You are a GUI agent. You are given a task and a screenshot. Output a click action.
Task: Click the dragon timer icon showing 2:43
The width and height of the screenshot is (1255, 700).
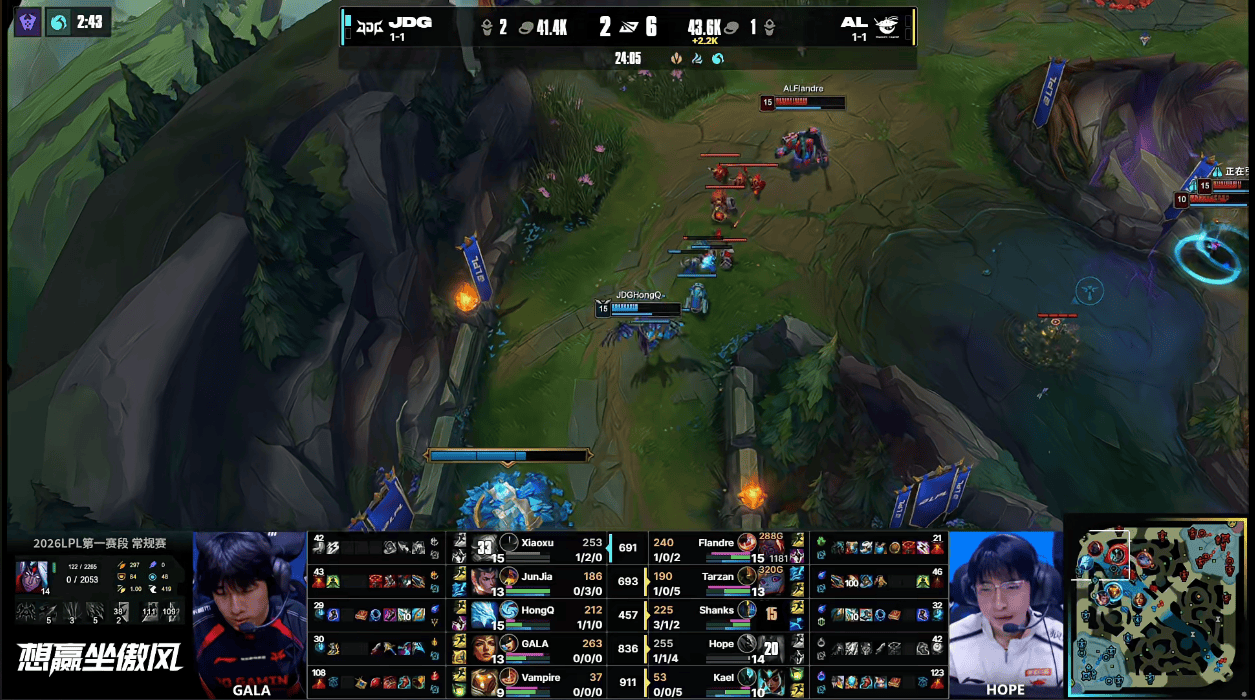click(60, 22)
